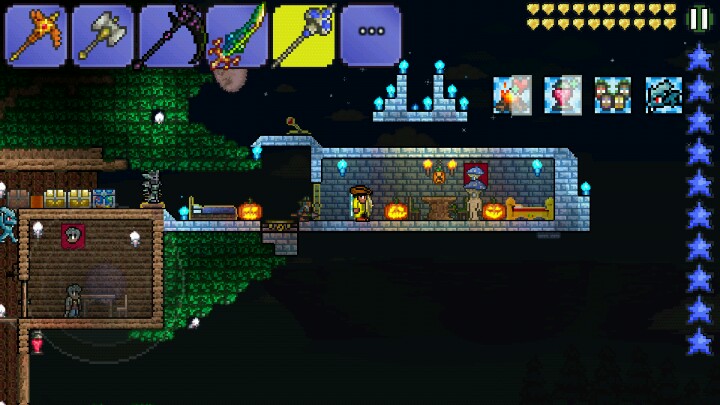Pause the game
Viewport: 720px width, 405px height.
pos(699,20)
